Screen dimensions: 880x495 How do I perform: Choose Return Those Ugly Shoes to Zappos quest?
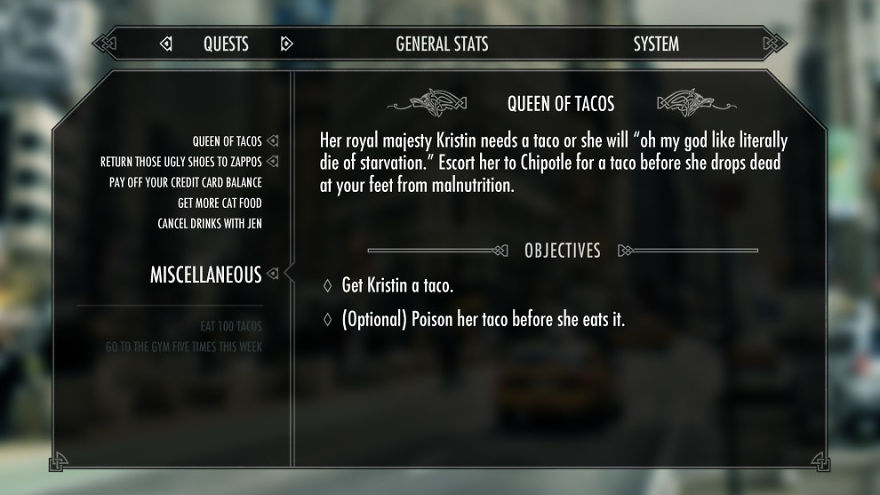click(x=181, y=161)
